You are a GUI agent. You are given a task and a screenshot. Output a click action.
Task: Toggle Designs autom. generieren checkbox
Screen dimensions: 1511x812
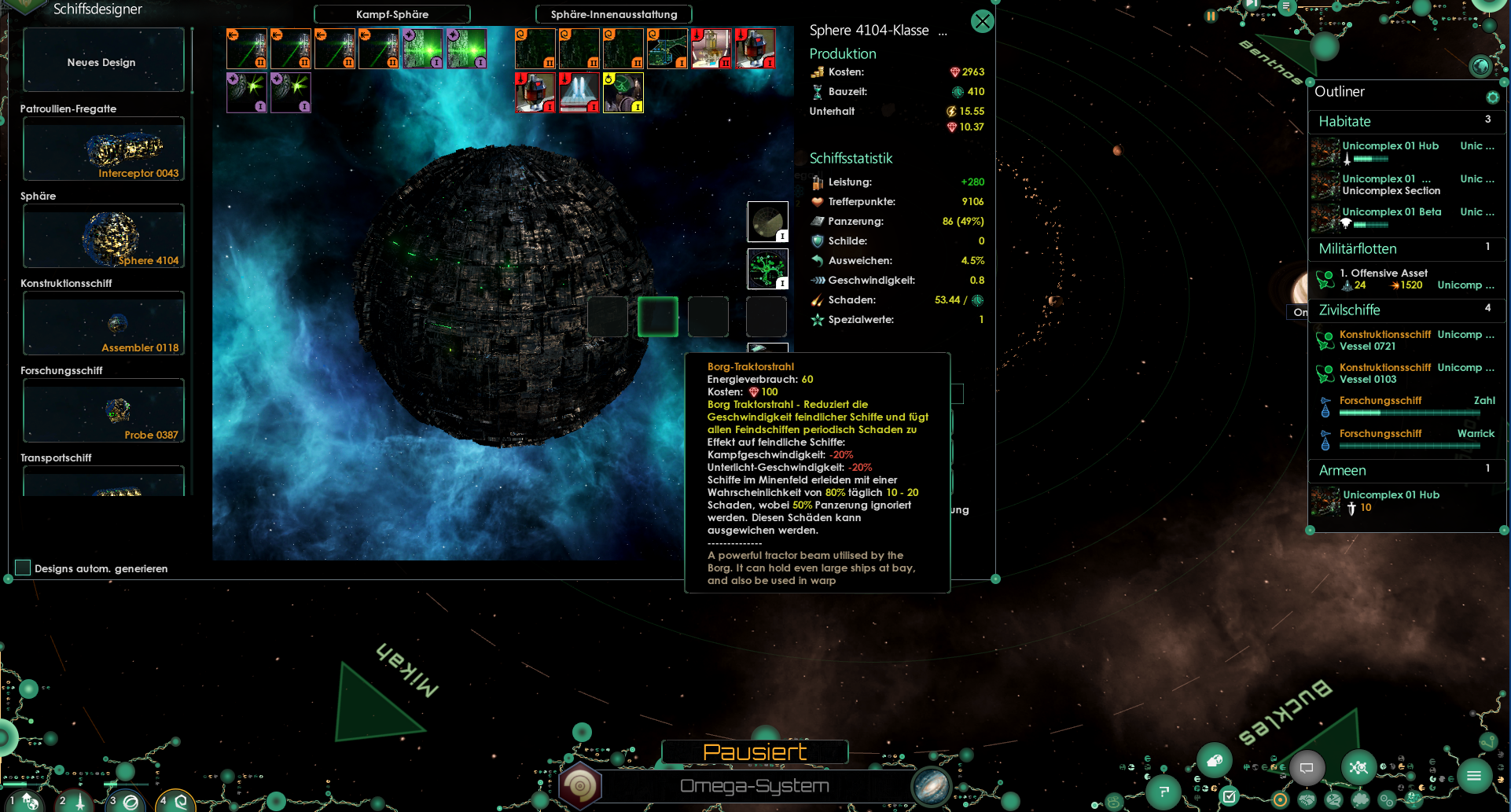point(23,568)
